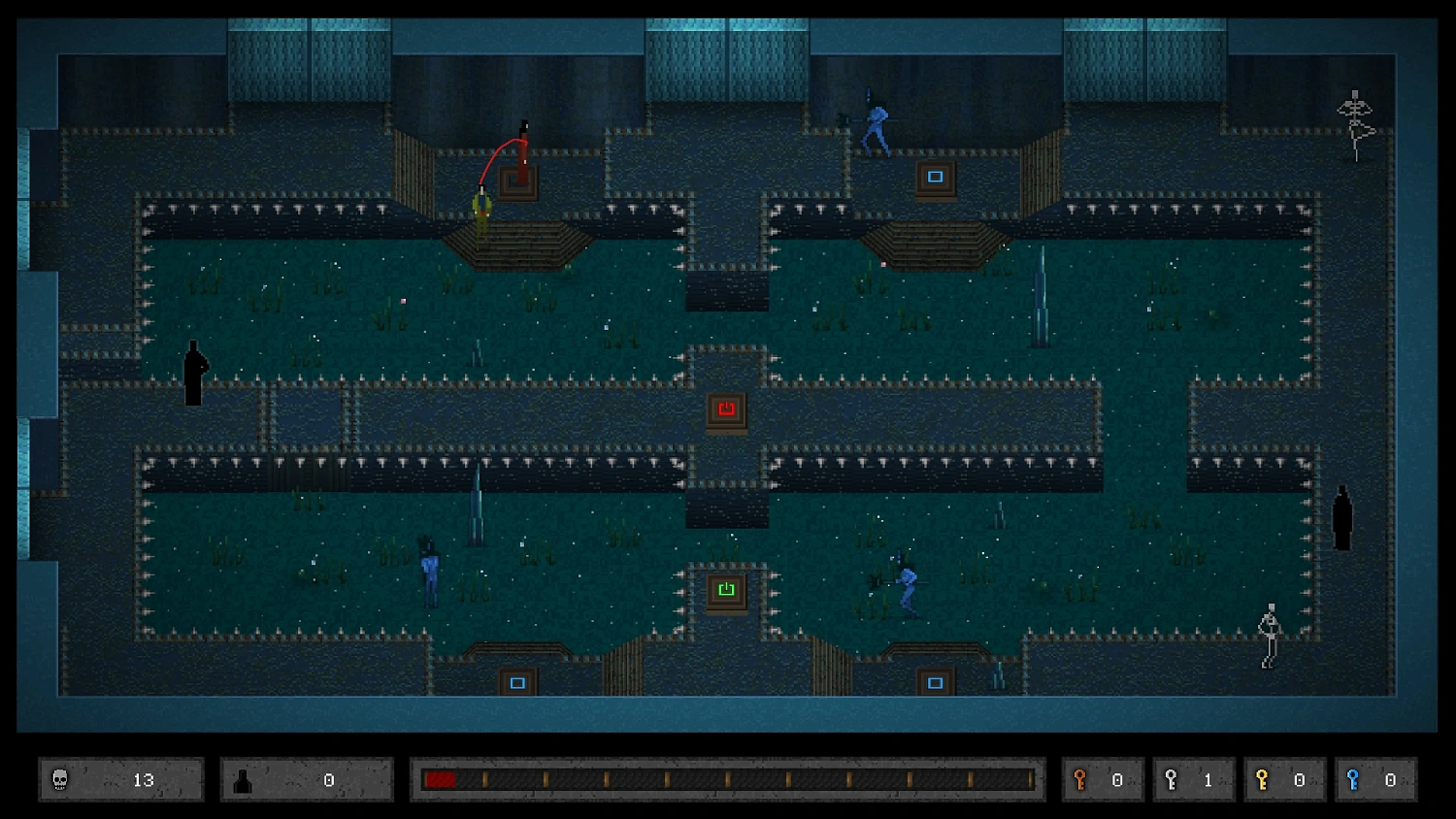Toggle the blue floor panel at bottom-left

(517, 682)
